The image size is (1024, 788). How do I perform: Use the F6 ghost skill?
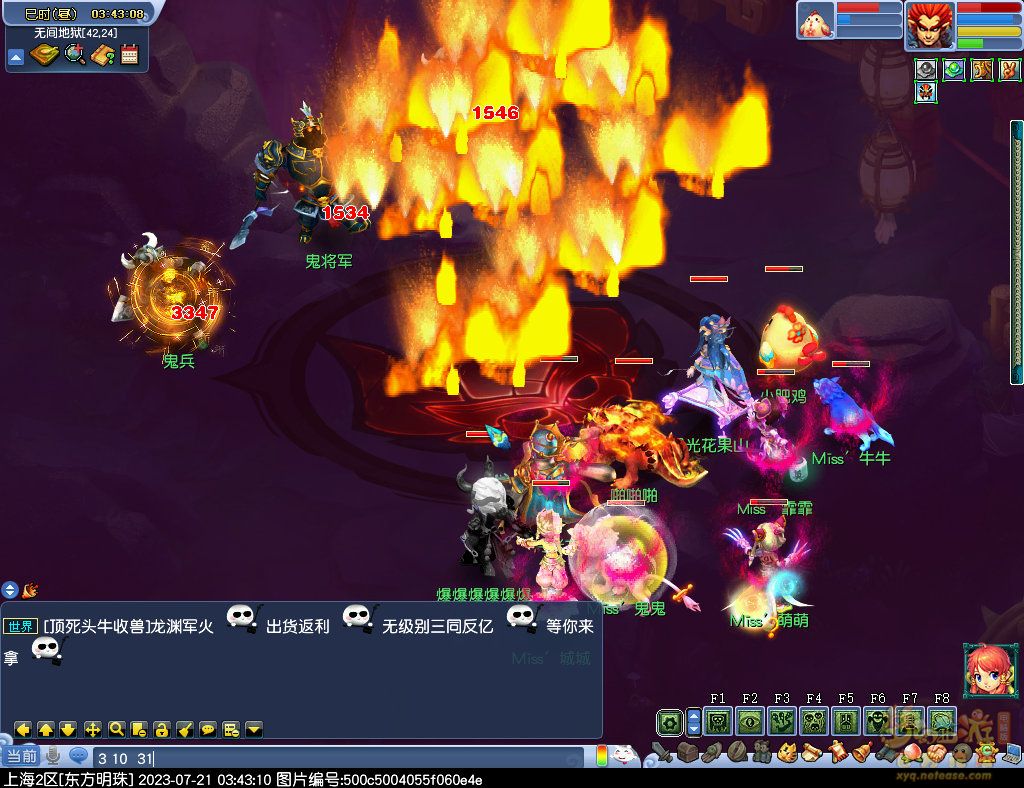tap(878, 721)
